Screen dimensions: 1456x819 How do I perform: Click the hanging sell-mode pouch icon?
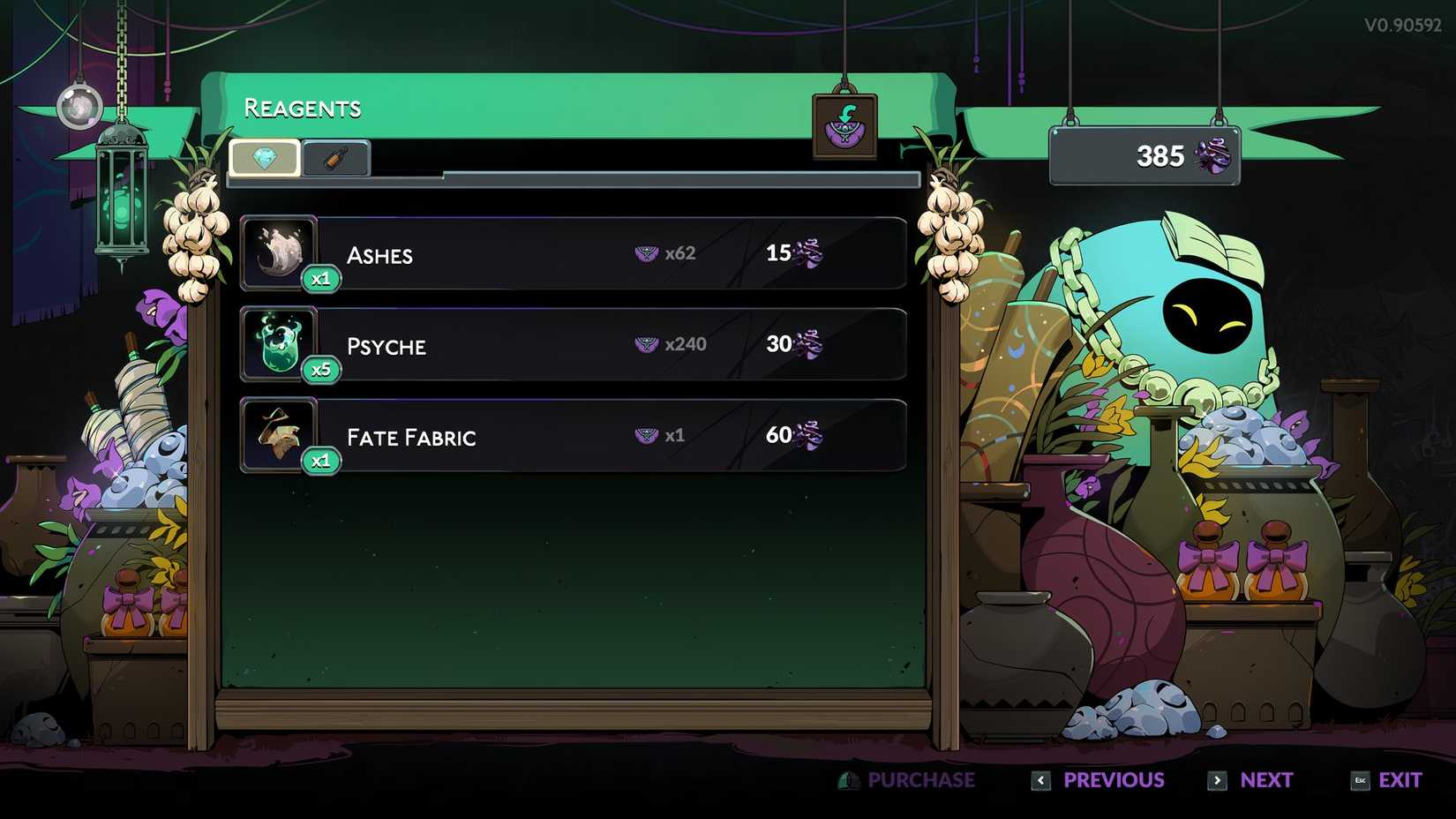[844, 127]
